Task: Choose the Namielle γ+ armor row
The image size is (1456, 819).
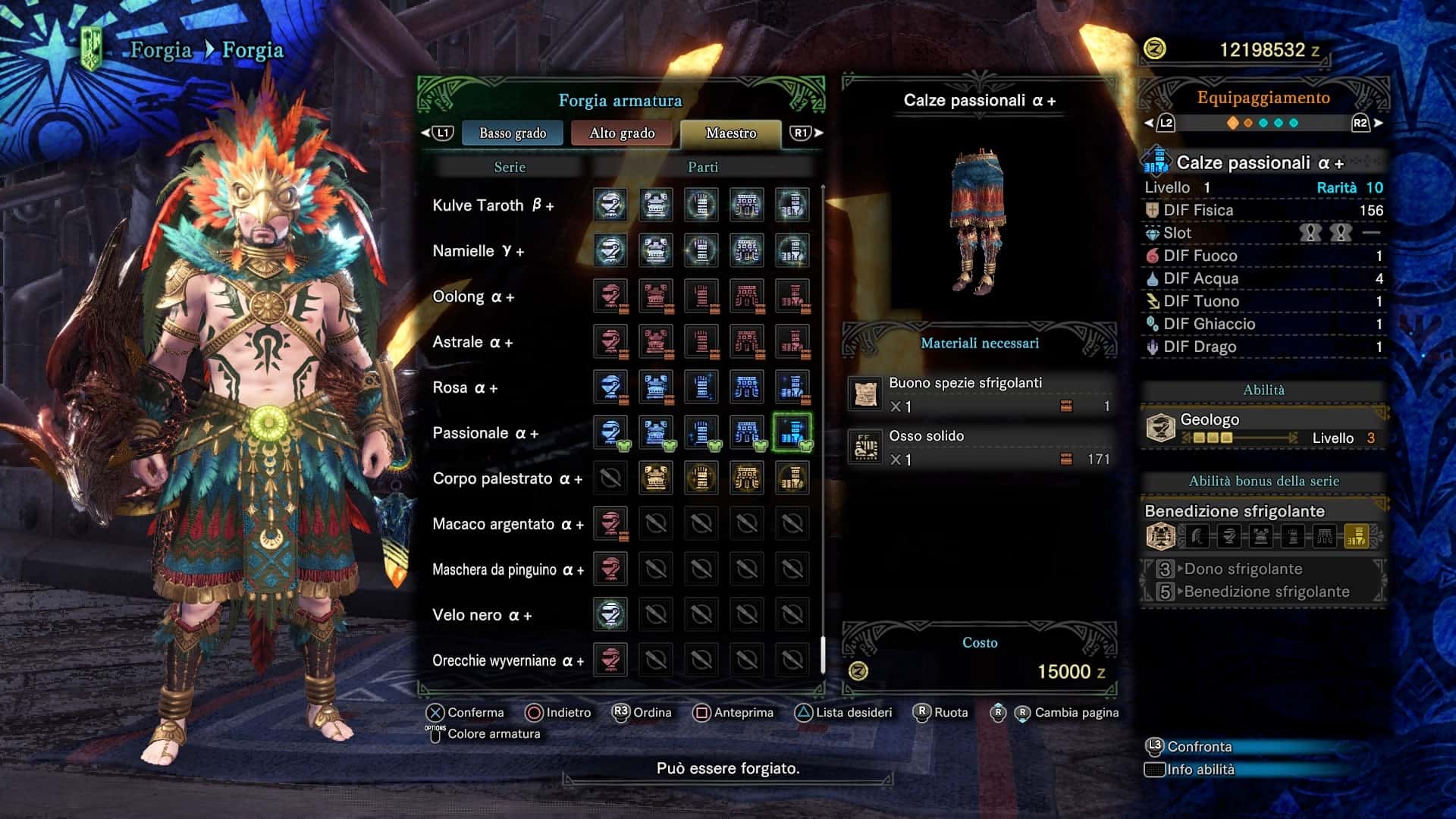Action: click(478, 251)
